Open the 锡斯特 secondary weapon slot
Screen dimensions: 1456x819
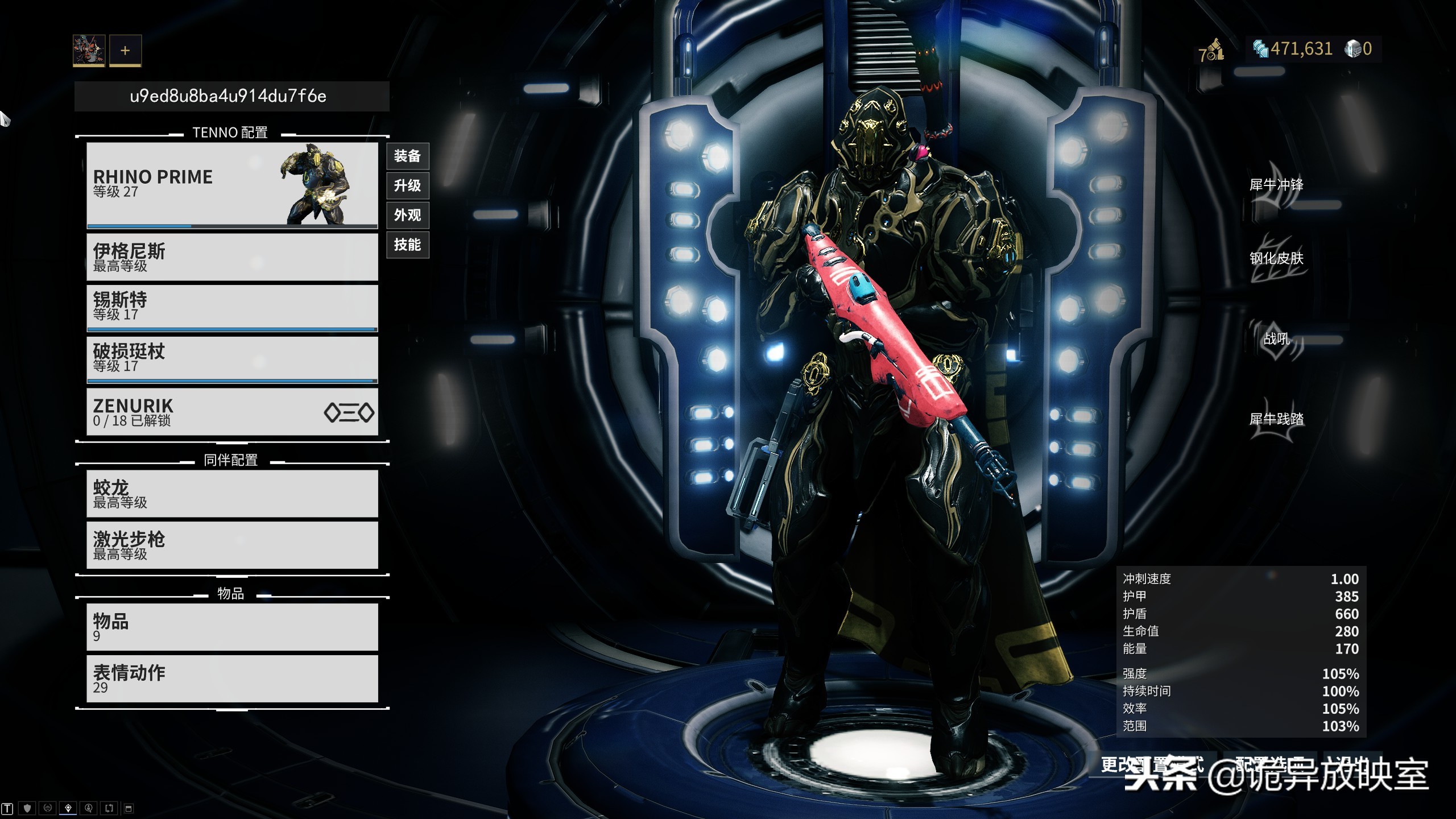click(x=232, y=307)
